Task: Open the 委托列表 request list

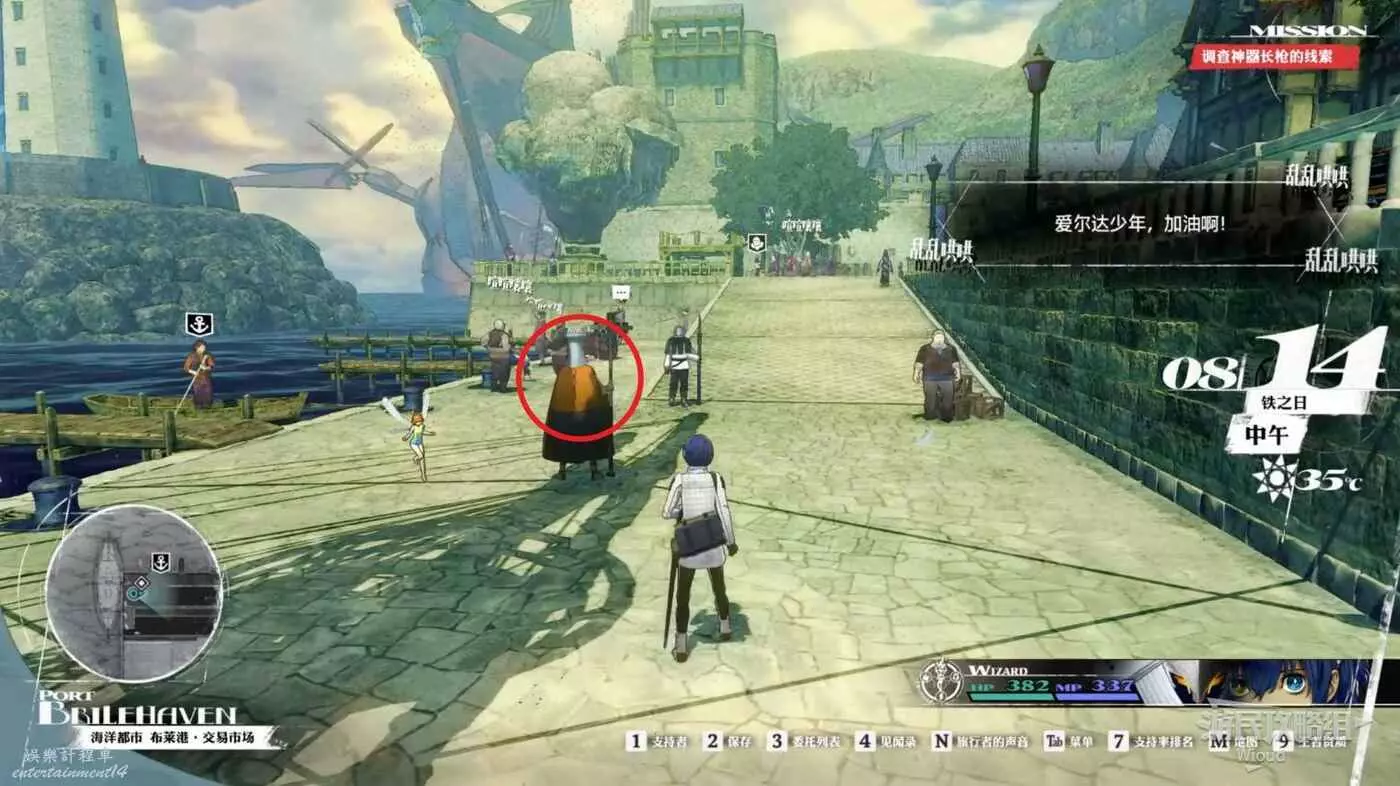Action: click(x=805, y=741)
